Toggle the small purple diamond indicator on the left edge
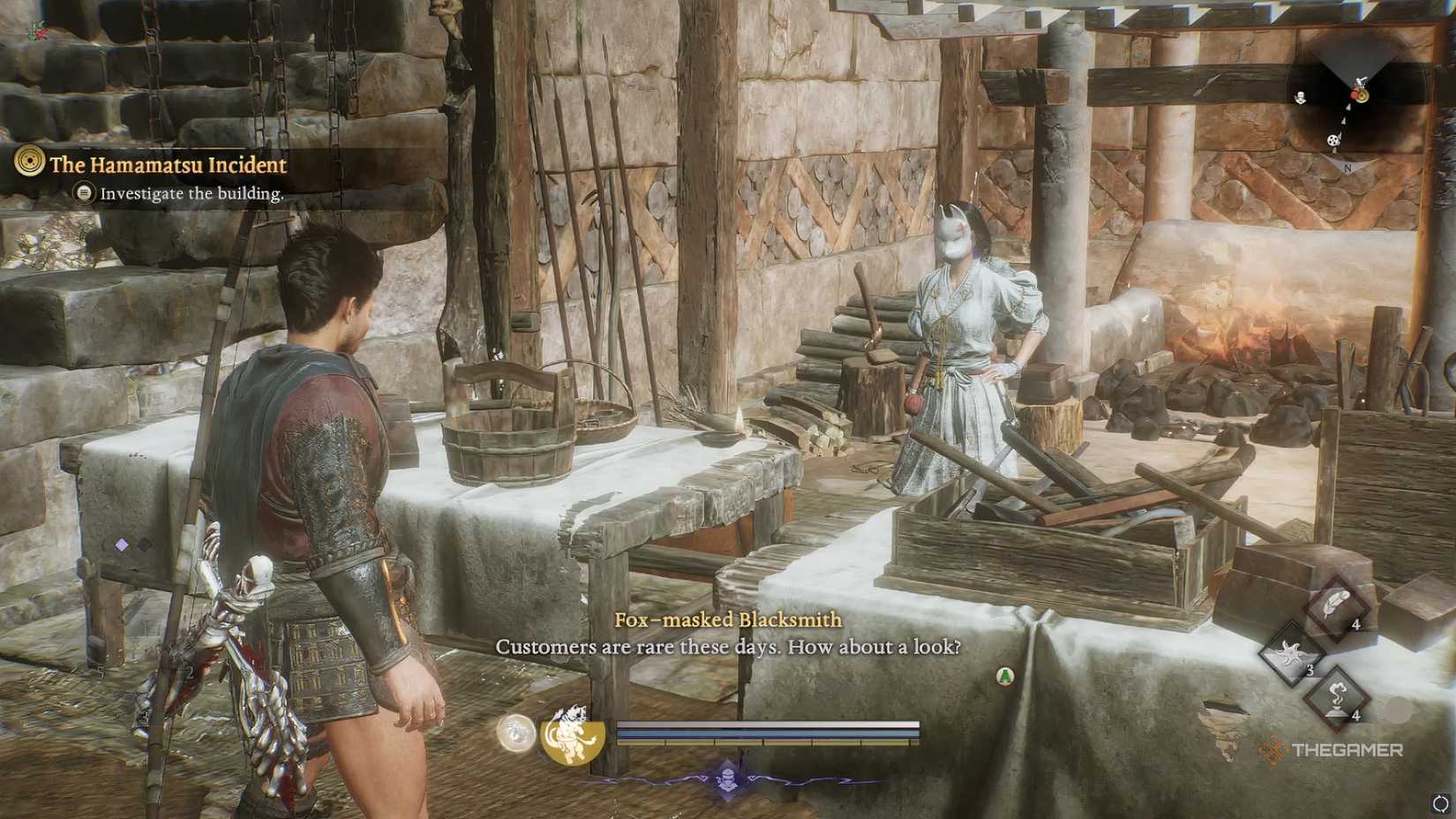 click(x=122, y=545)
